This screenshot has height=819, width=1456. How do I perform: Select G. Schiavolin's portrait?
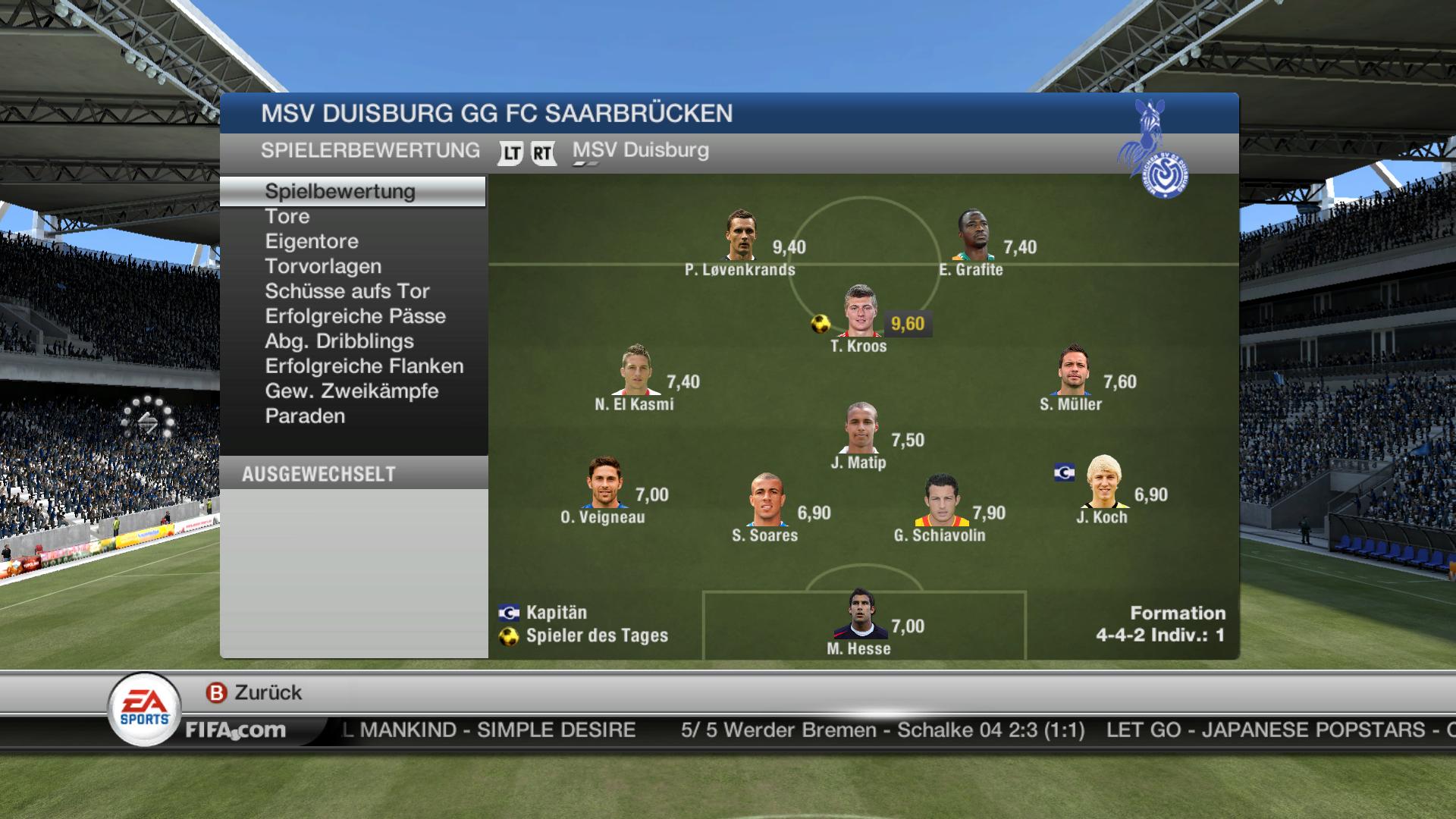(940, 501)
